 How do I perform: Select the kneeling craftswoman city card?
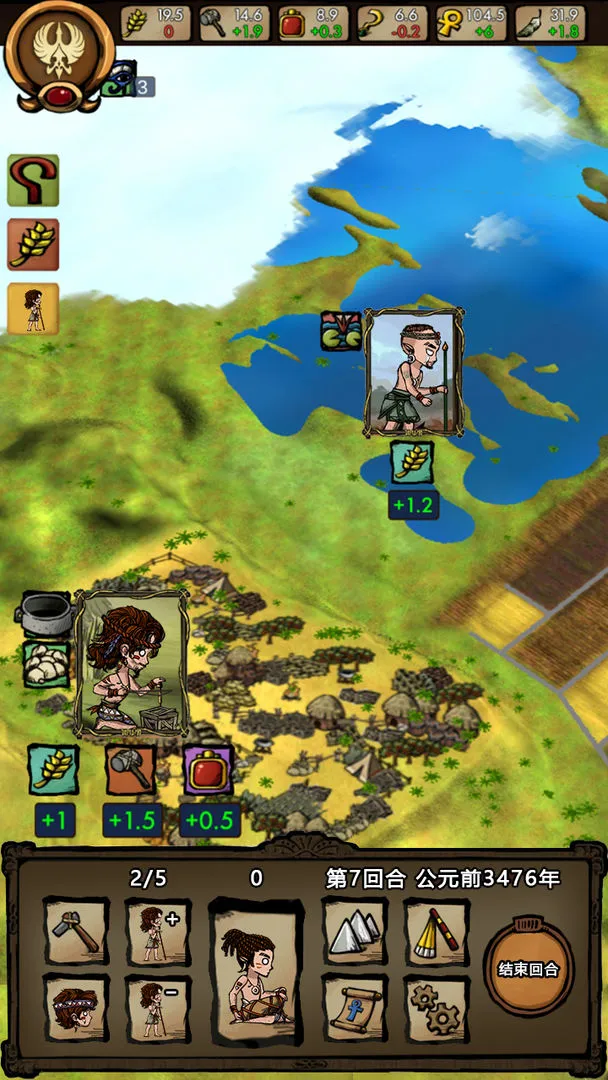[131, 662]
